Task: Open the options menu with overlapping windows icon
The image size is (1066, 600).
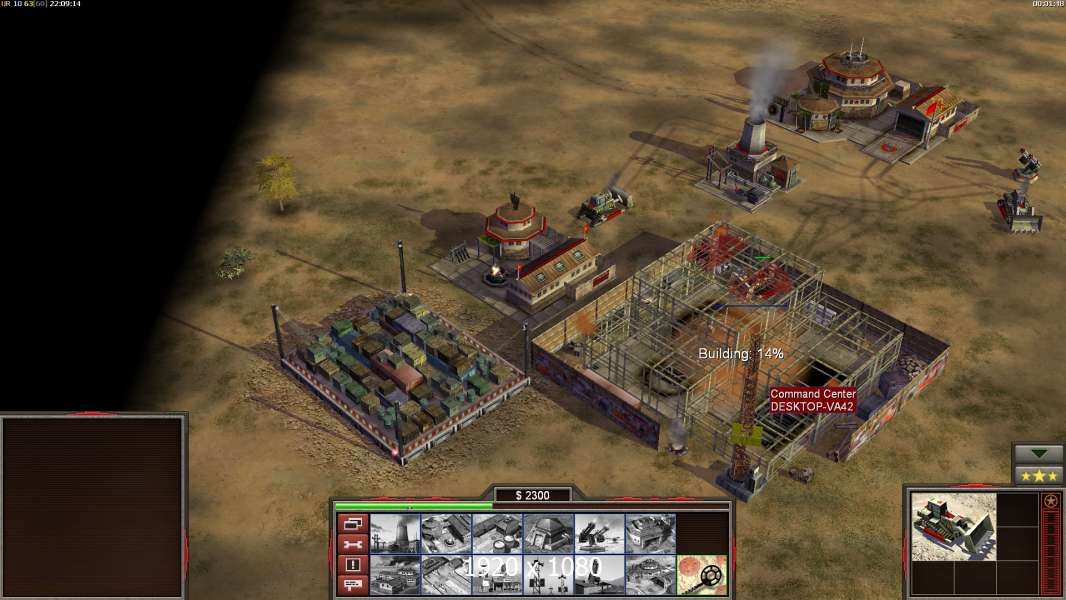Action: click(x=351, y=524)
